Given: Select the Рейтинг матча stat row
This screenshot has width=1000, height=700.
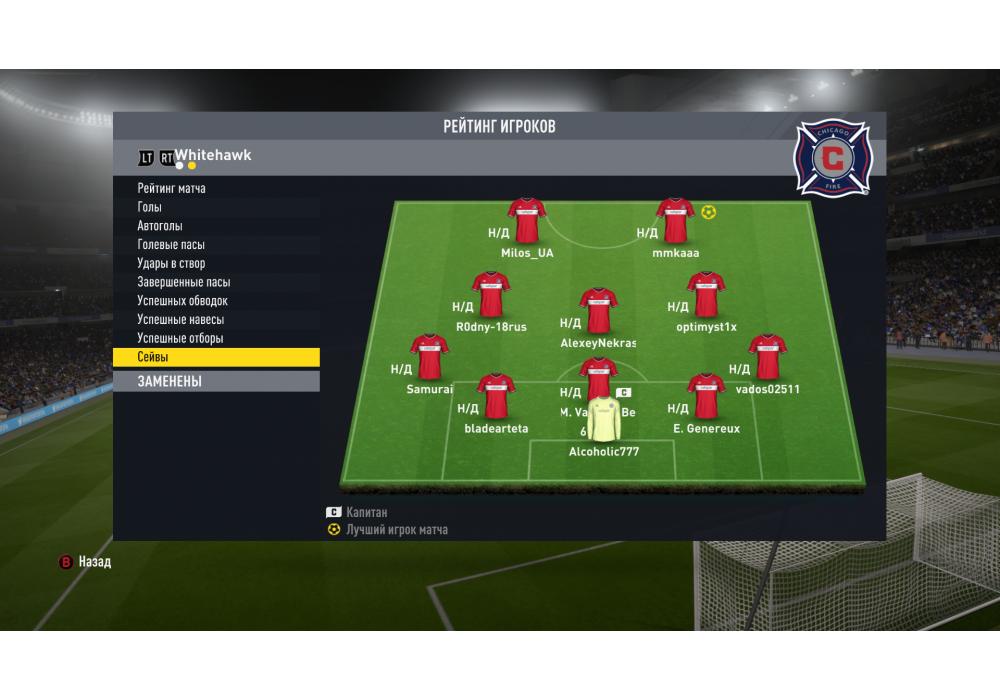Looking at the screenshot, I should [172, 188].
